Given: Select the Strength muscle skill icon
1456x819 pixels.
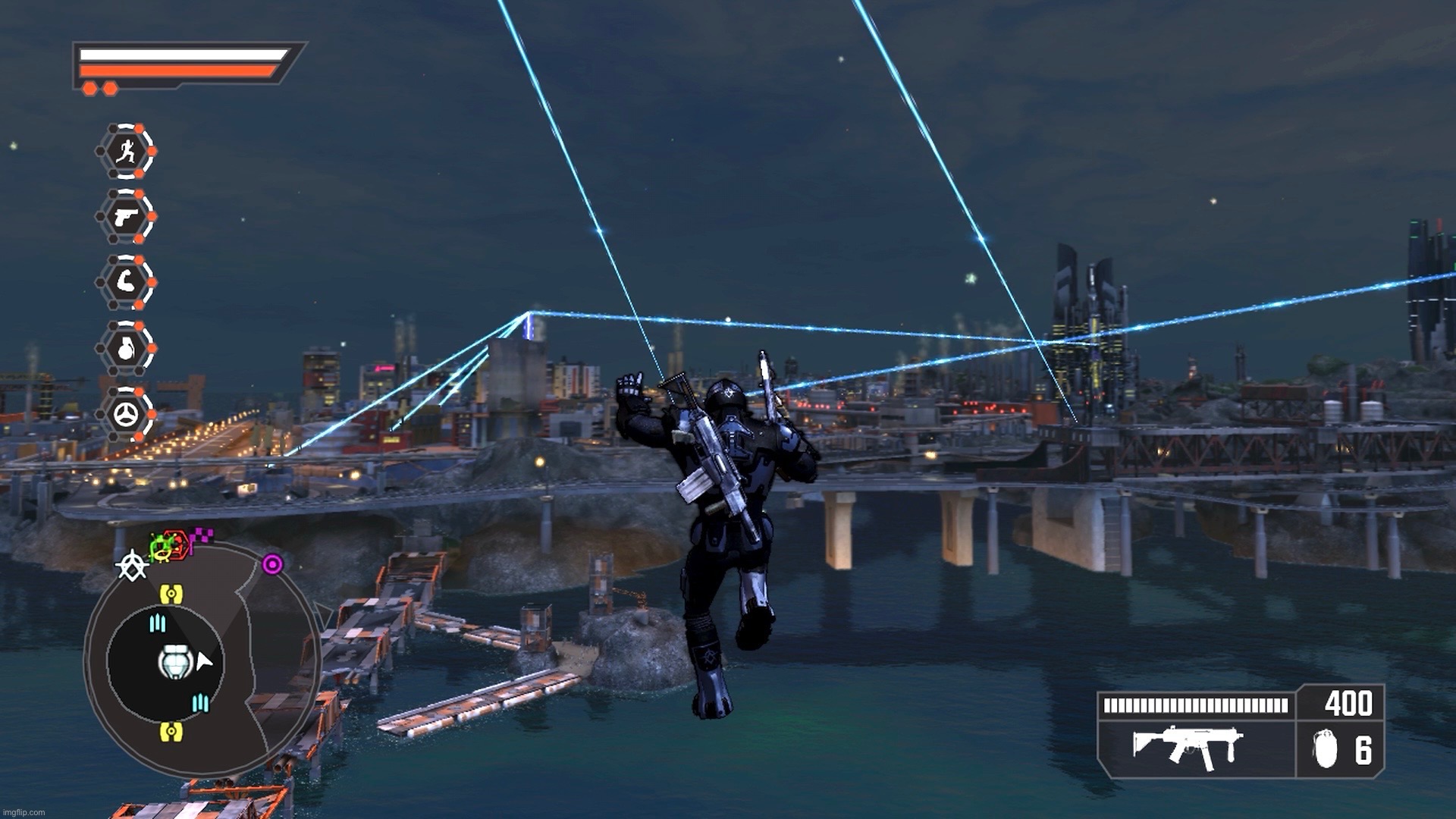Looking at the screenshot, I should click(127, 281).
